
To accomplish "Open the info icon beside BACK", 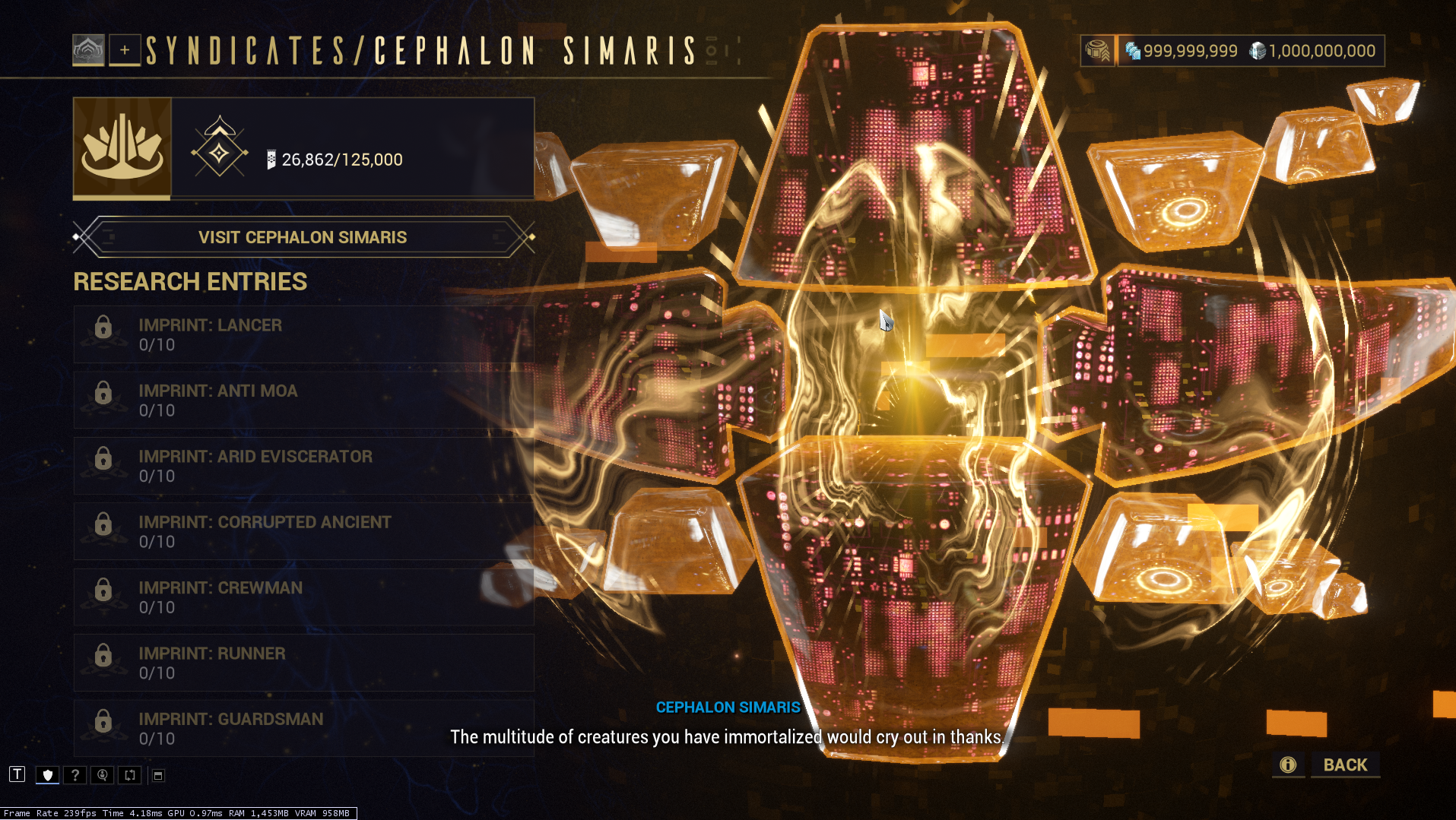I will tap(1288, 765).
